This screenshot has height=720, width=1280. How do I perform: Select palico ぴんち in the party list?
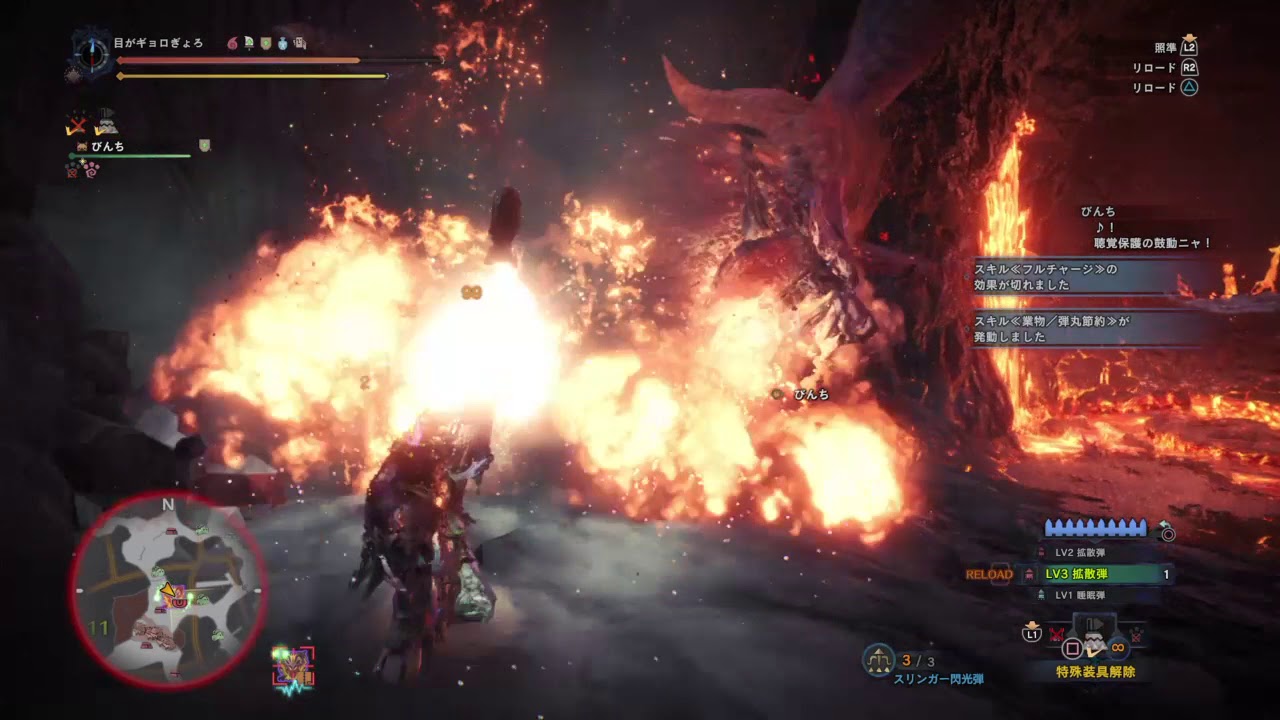pyautogui.click(x=107, y=147)
